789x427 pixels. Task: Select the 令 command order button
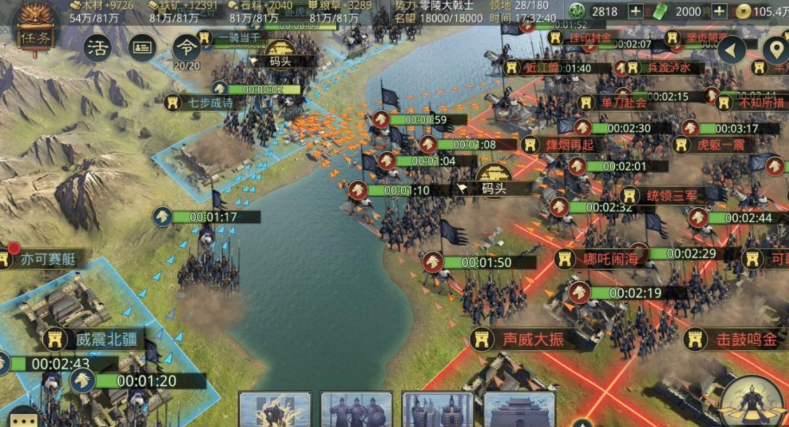185,47
